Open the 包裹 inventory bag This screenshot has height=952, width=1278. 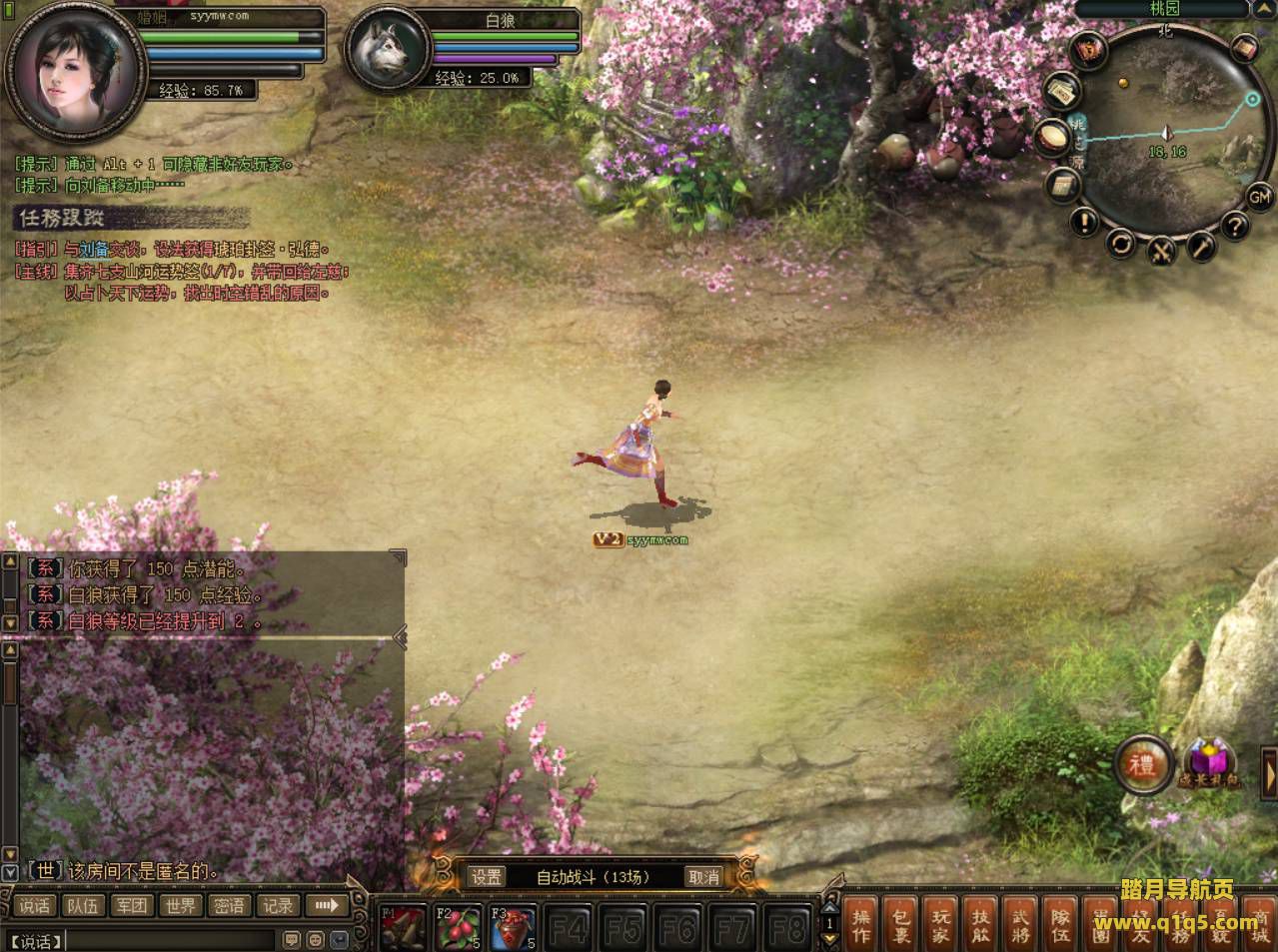[x=902, y=924]
